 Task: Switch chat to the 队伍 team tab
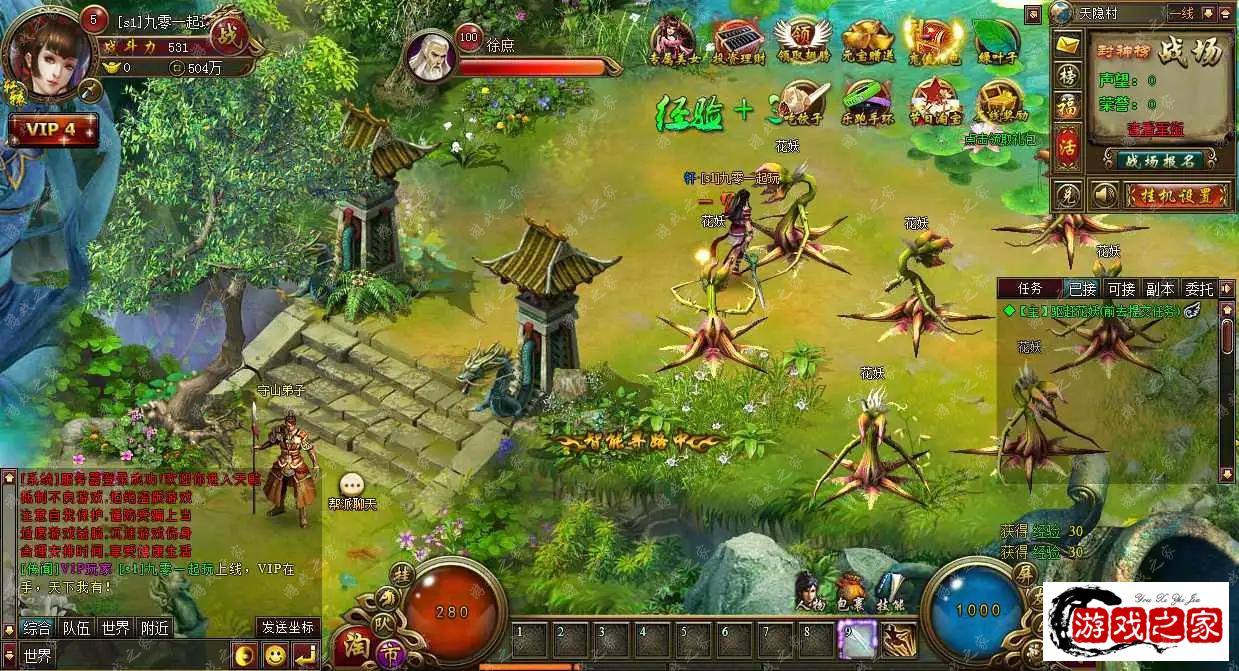[76, 628]
